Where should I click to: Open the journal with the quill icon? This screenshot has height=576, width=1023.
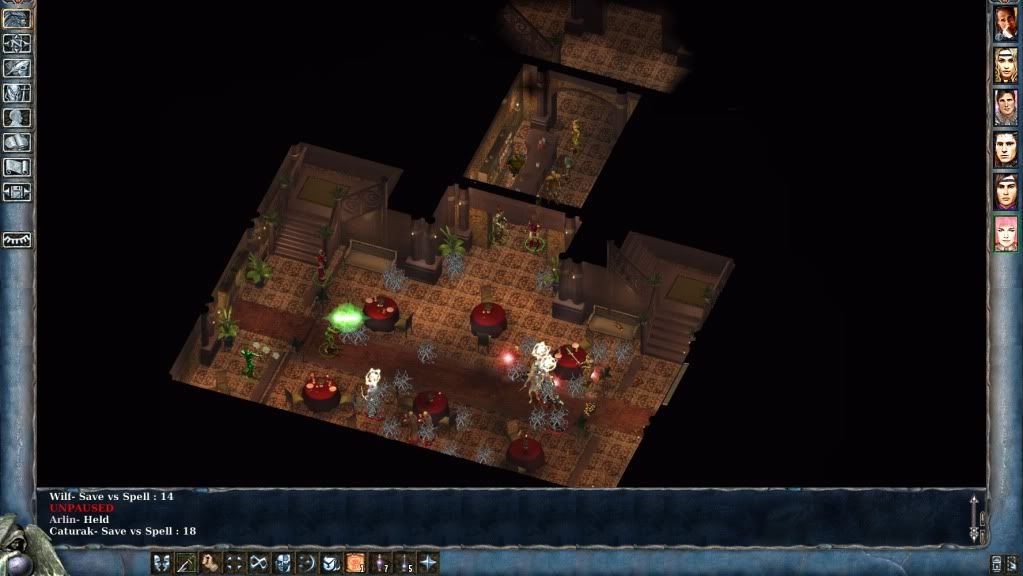[x=17, y=68]
